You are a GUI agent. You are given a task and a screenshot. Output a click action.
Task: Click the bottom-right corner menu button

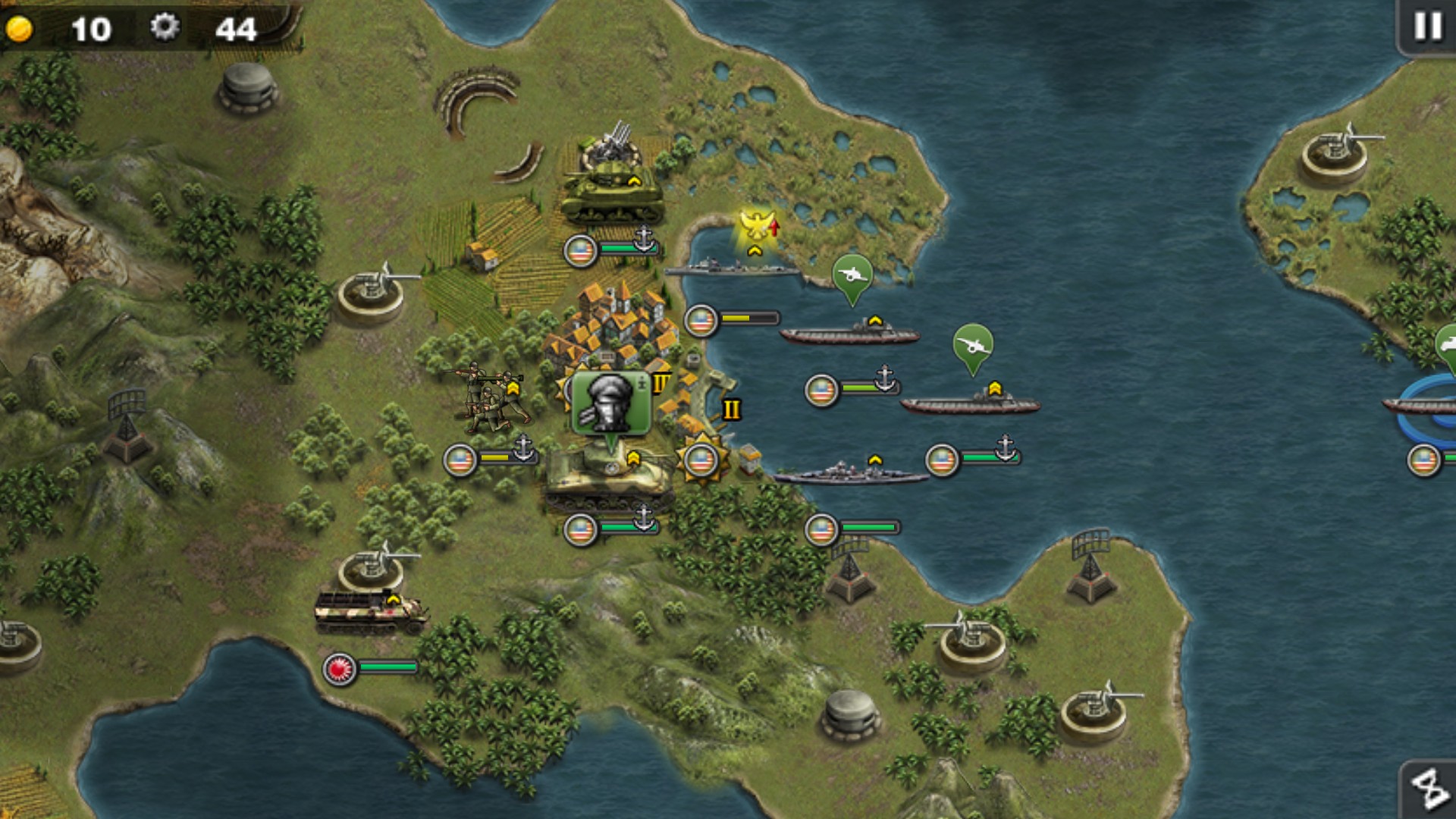[x=1429, y=789]
